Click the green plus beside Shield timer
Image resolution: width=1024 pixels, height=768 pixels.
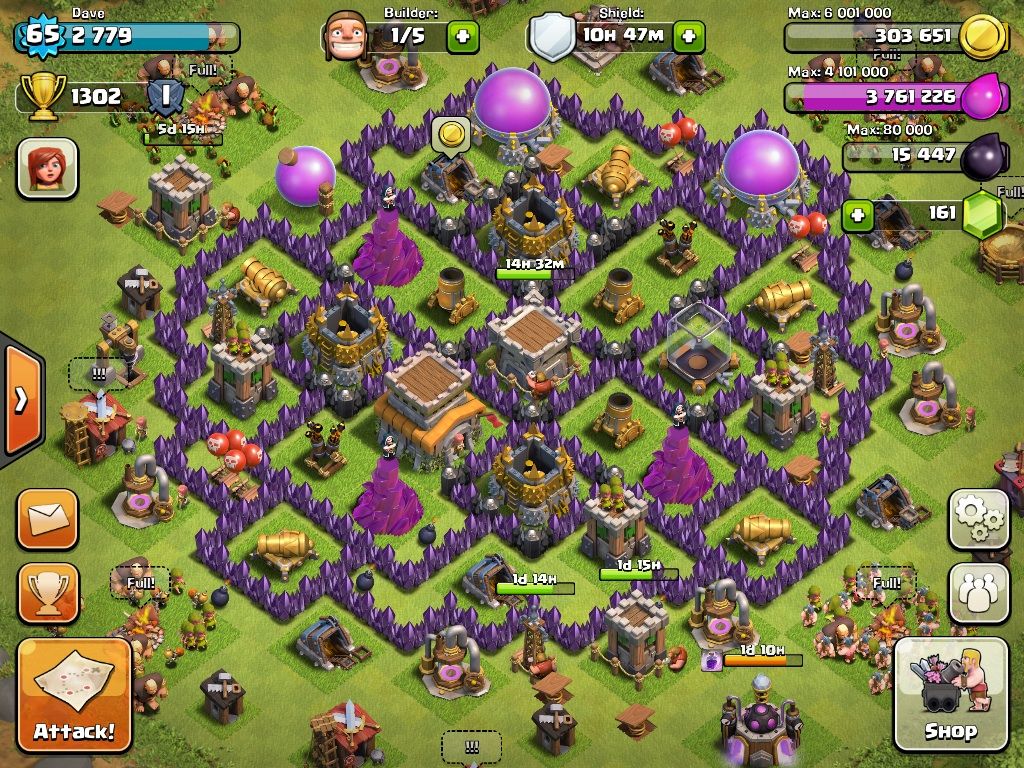click(x=688, y=37)
